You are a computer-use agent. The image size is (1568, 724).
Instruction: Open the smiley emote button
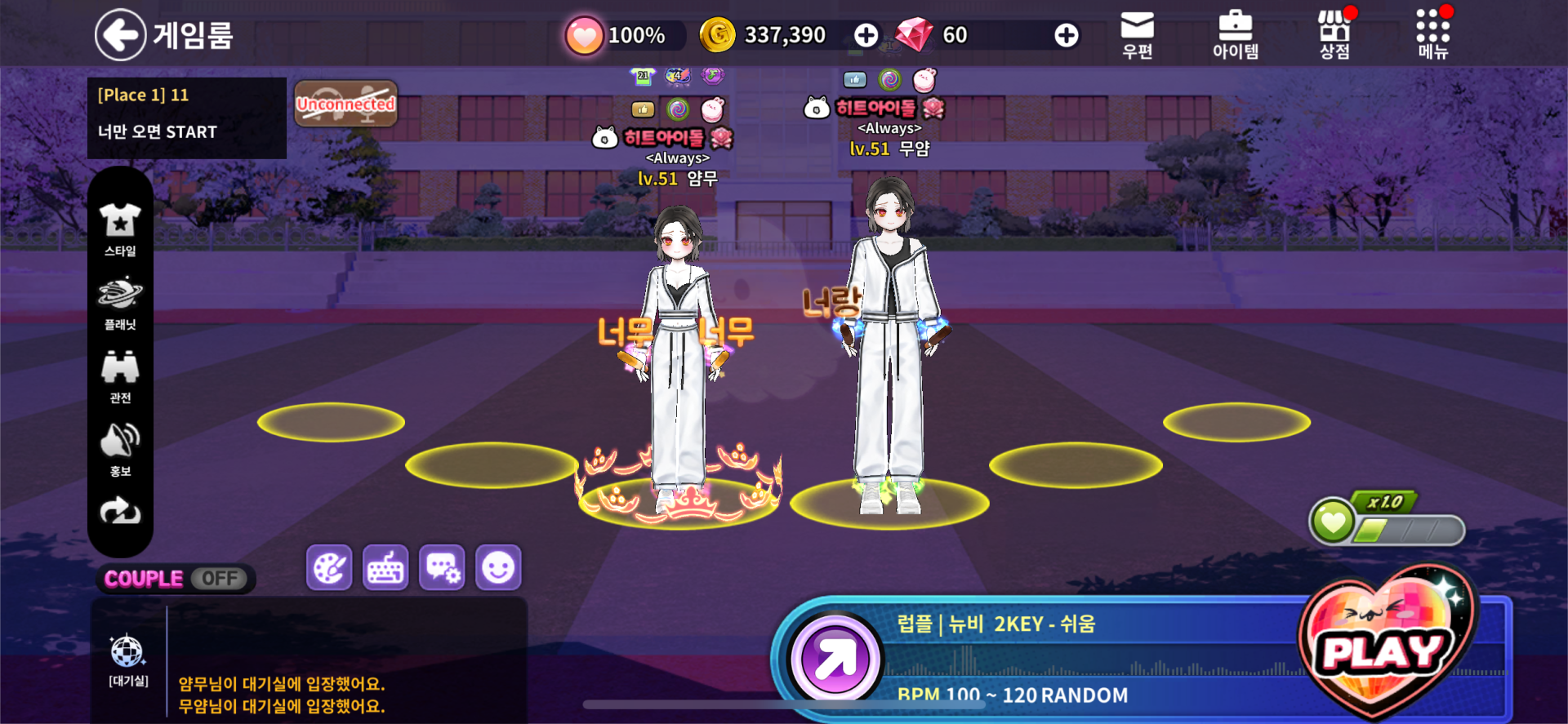pyautogui.click(x=498, y=567)
